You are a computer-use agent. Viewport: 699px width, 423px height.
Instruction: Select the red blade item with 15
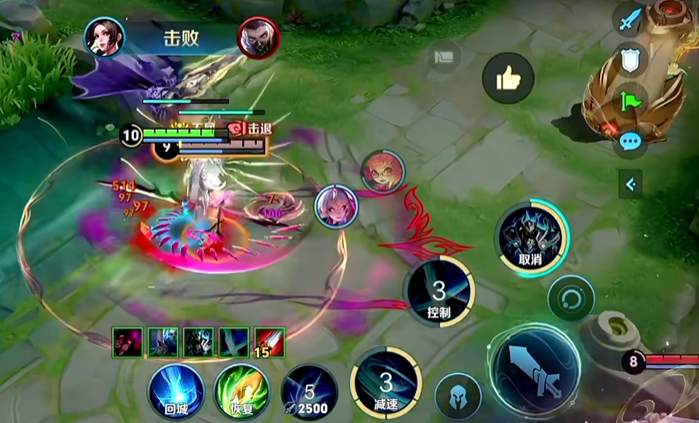(x=269, y=343)
